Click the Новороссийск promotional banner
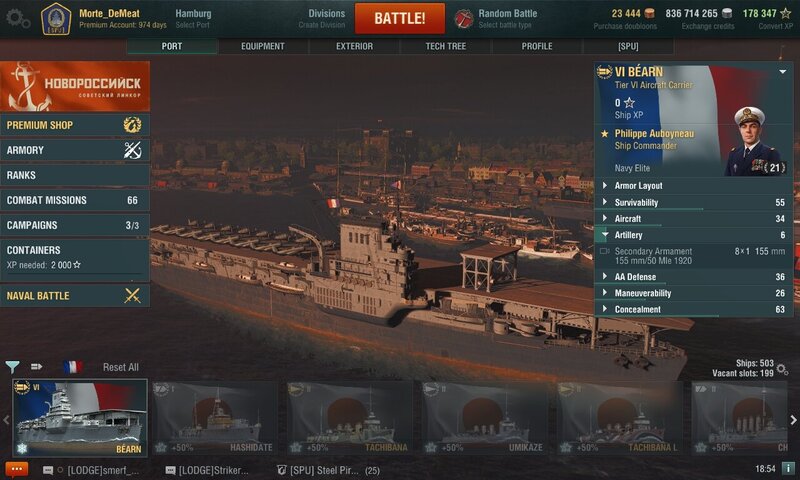Screen dimensions: 800x480 click(75, 86)
